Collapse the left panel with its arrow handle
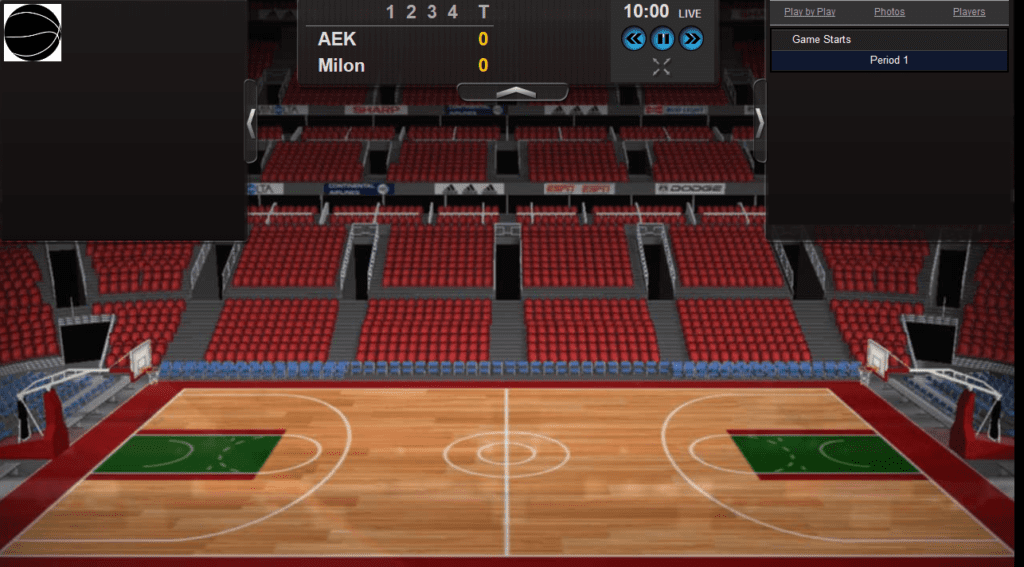 click(251, 122)
